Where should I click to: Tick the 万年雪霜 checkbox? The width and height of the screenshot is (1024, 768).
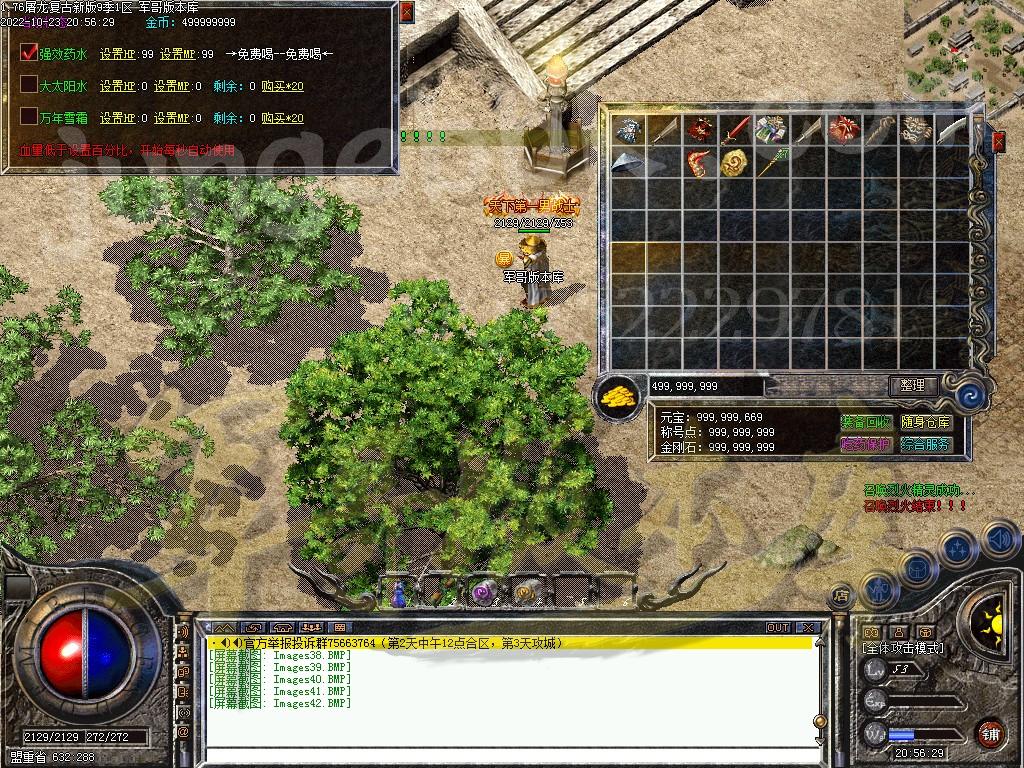[x=29, y=117]
